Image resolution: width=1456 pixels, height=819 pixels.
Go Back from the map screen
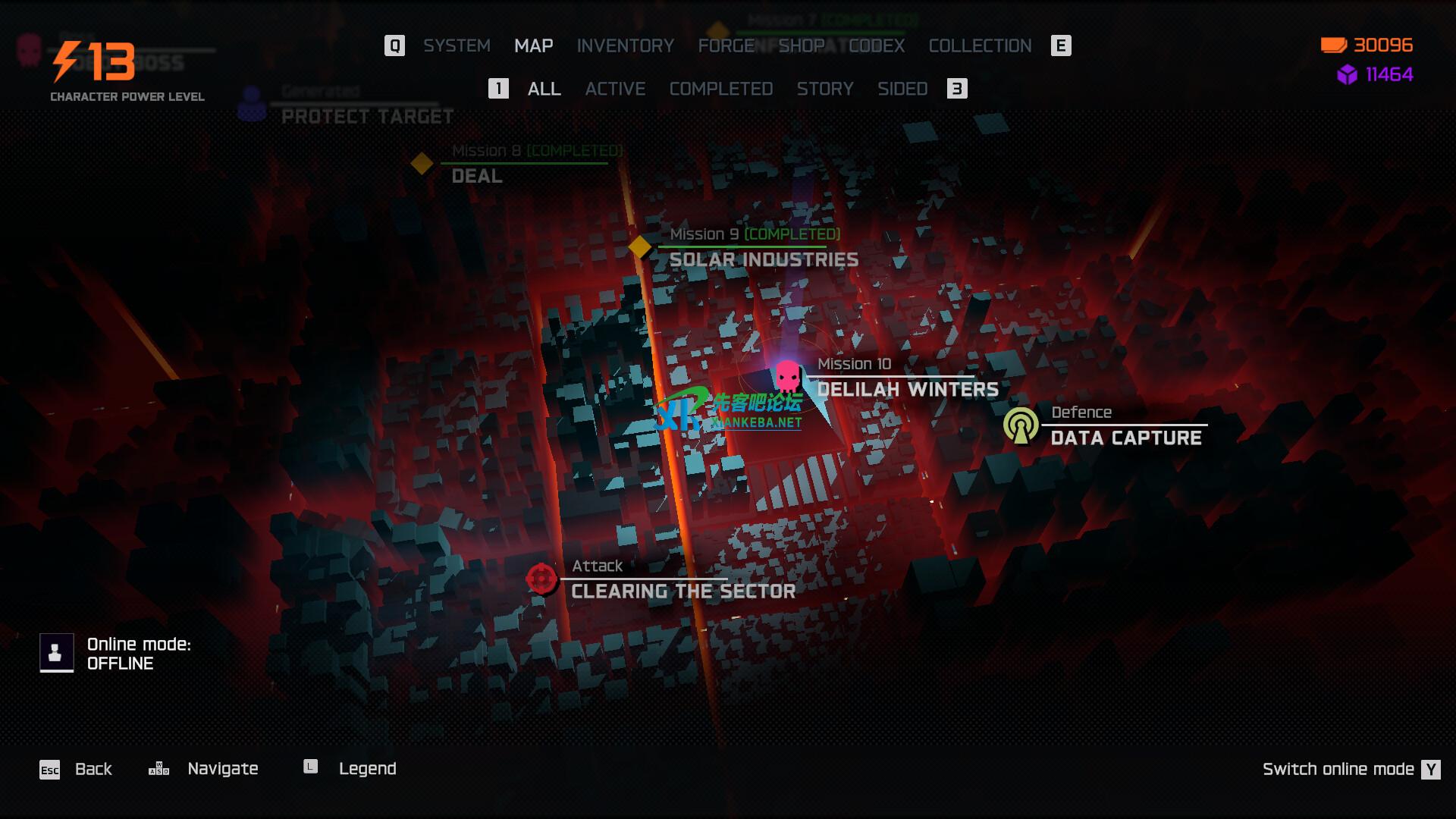click(93, 769)
